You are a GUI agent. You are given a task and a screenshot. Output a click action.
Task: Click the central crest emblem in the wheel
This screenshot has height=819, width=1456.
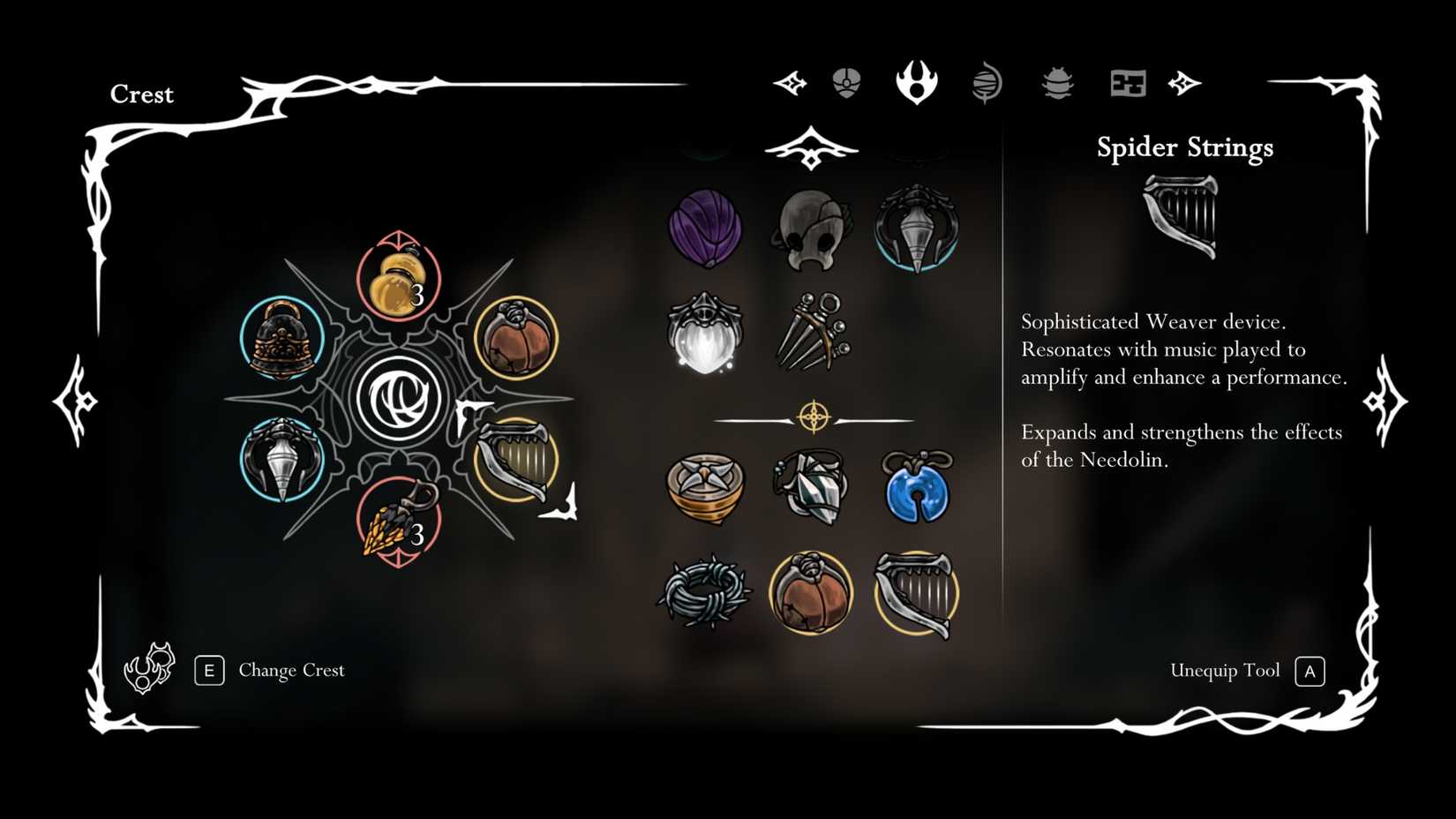(402, 397)
